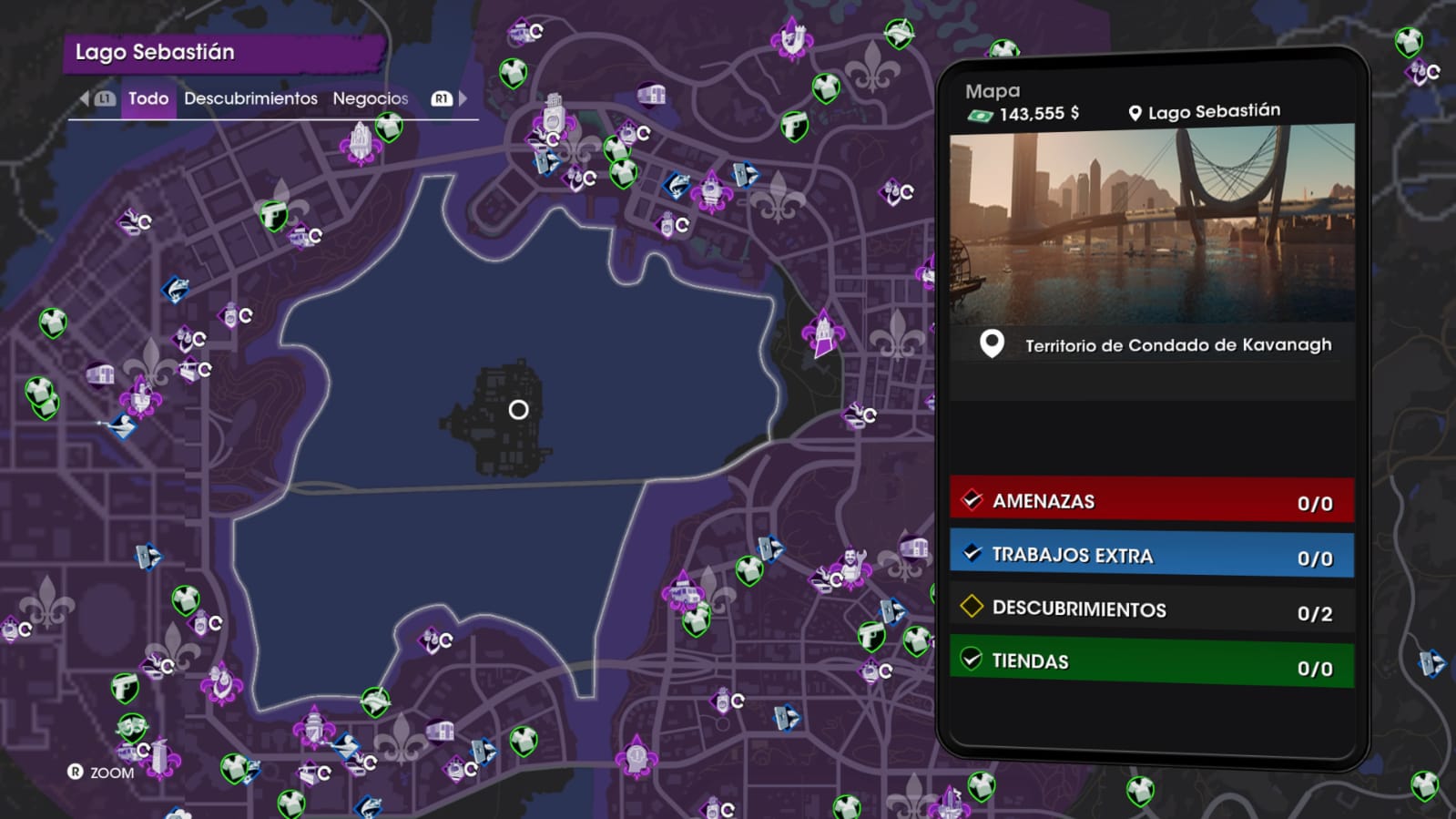Open the Descubrimientos tab
The height and width of the screenshot is (819, 1456).
click(250, 98)
